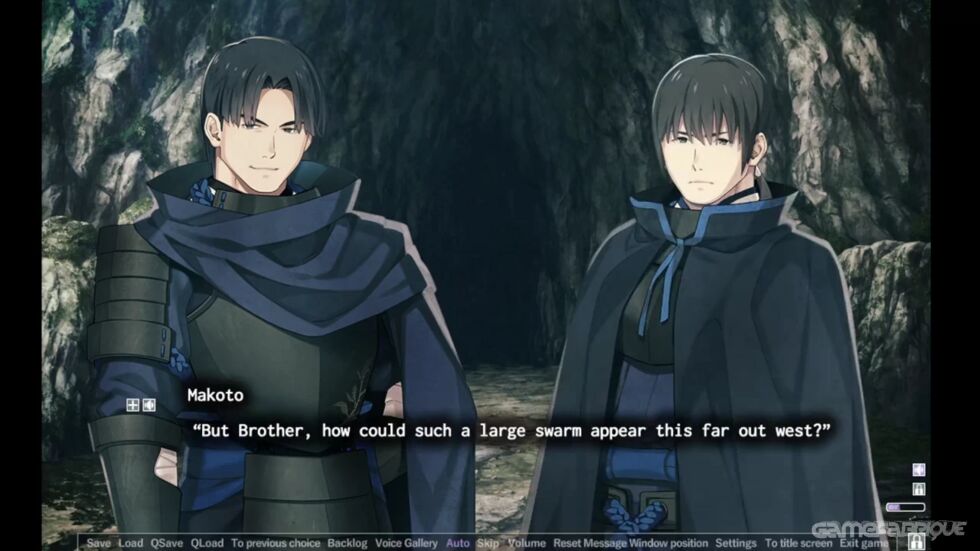The width and height of the screenshot is (980, 551).
Task: Replay Makoto's voice line with speaker icon
Action: [x=149, y=405]
